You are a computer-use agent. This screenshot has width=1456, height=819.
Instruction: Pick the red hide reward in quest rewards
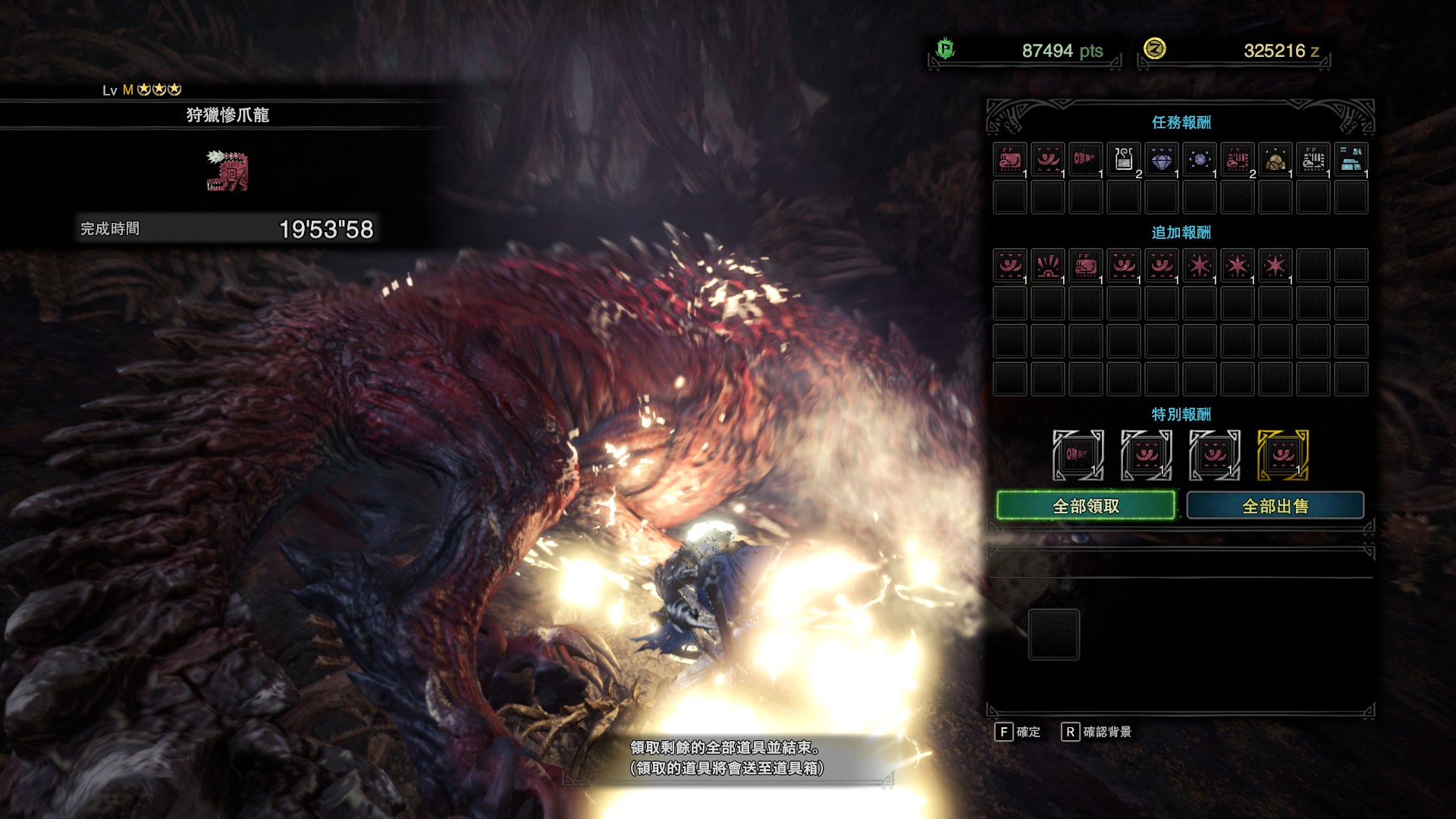[x=1010, y=160]
